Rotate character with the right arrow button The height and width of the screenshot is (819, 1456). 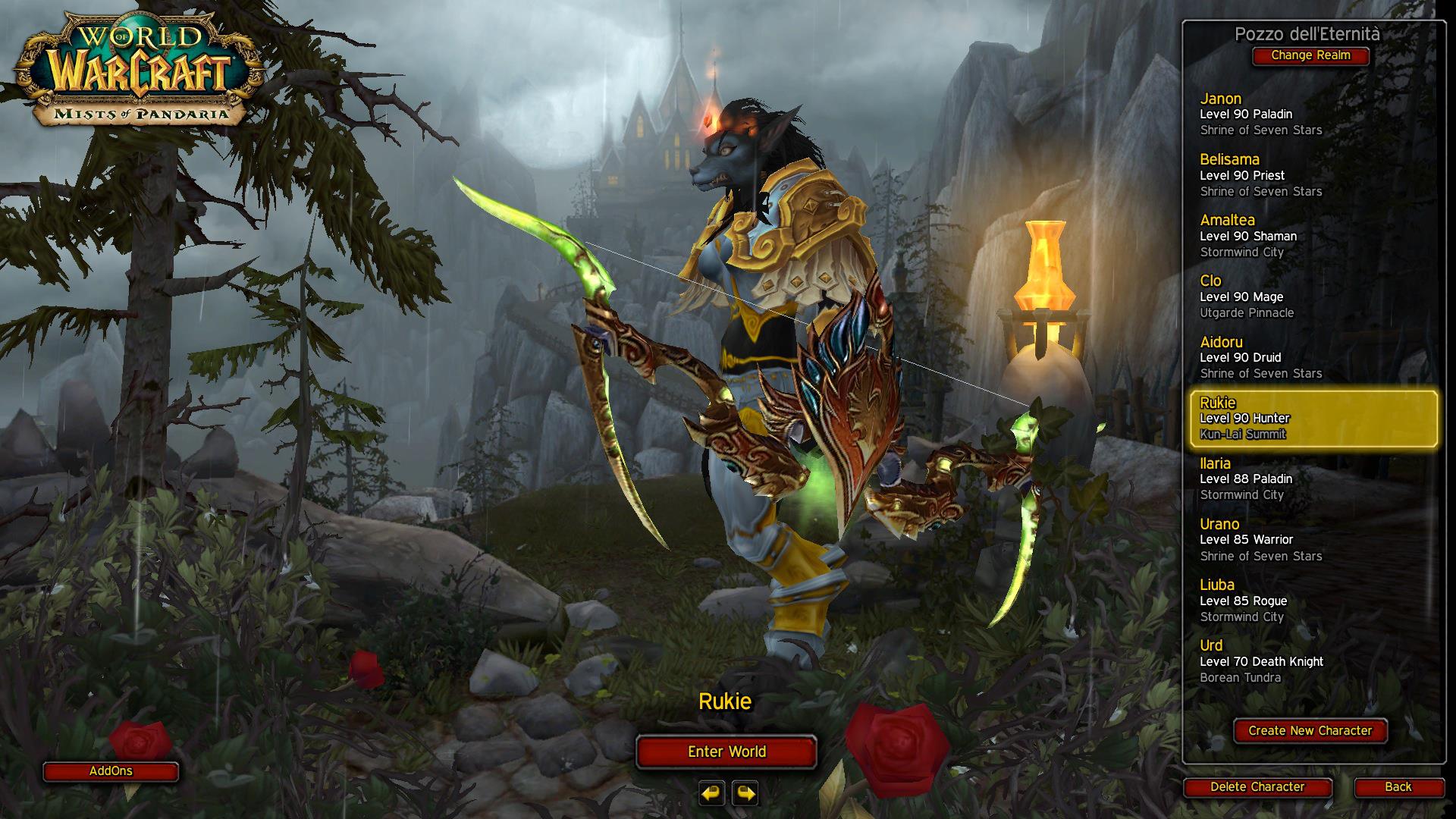(745, 793)
